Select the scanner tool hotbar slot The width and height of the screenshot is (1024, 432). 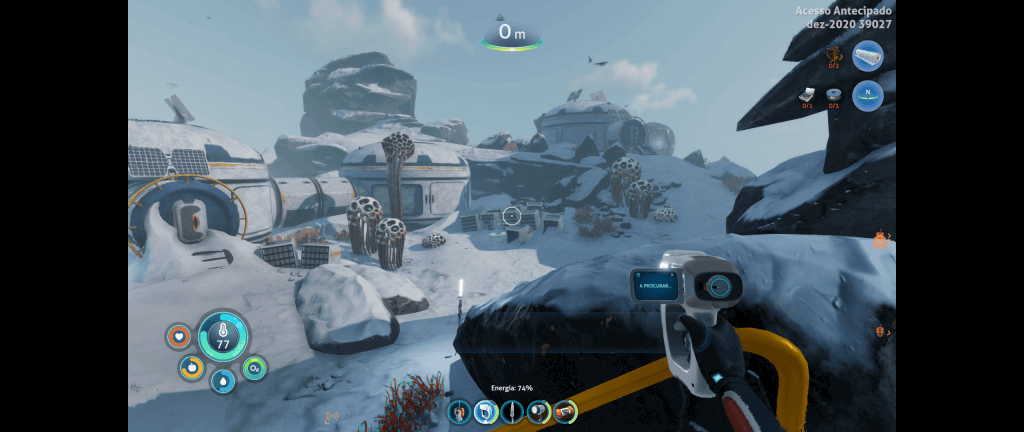point(486,411)
